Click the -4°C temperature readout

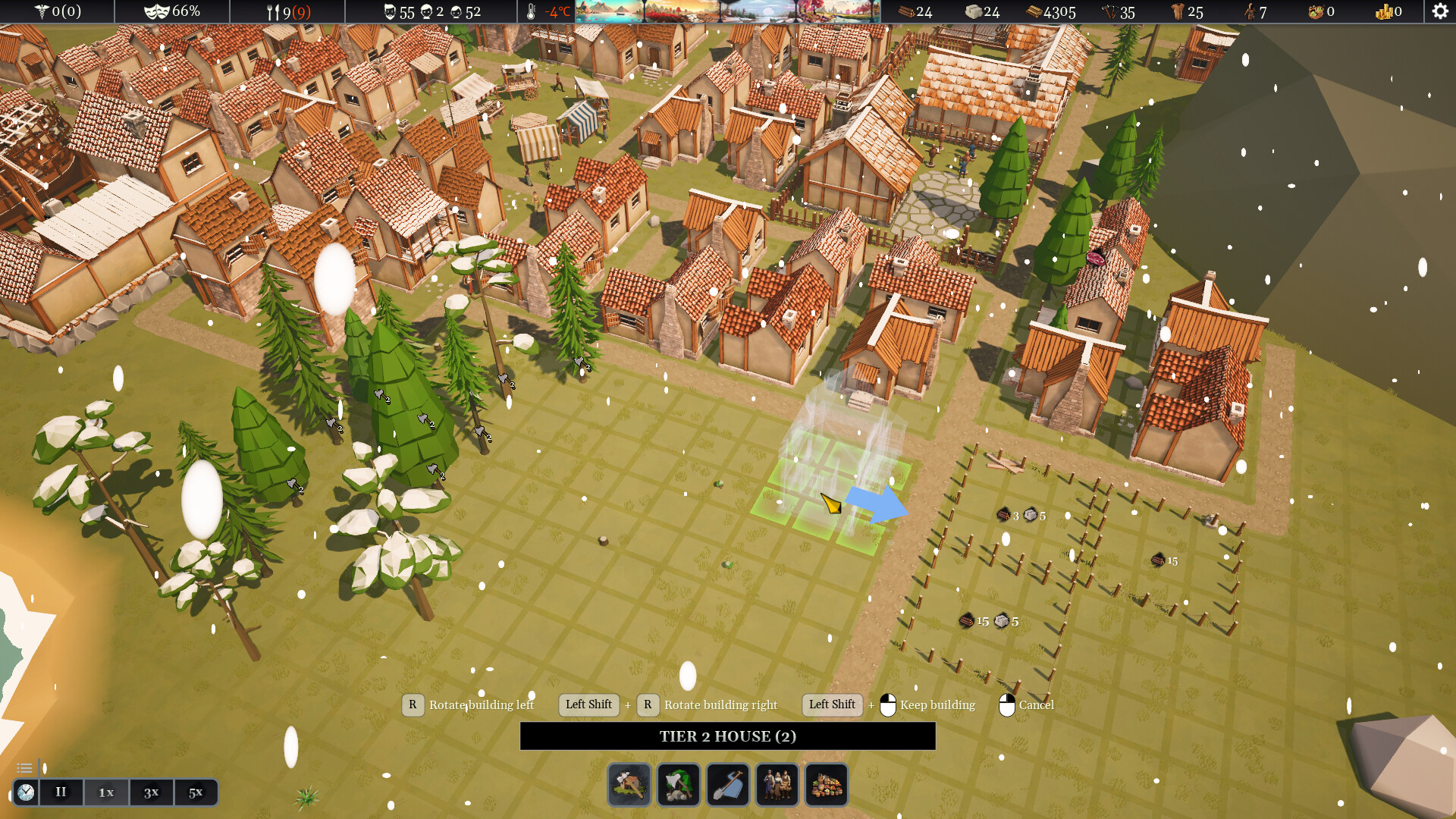557,11
